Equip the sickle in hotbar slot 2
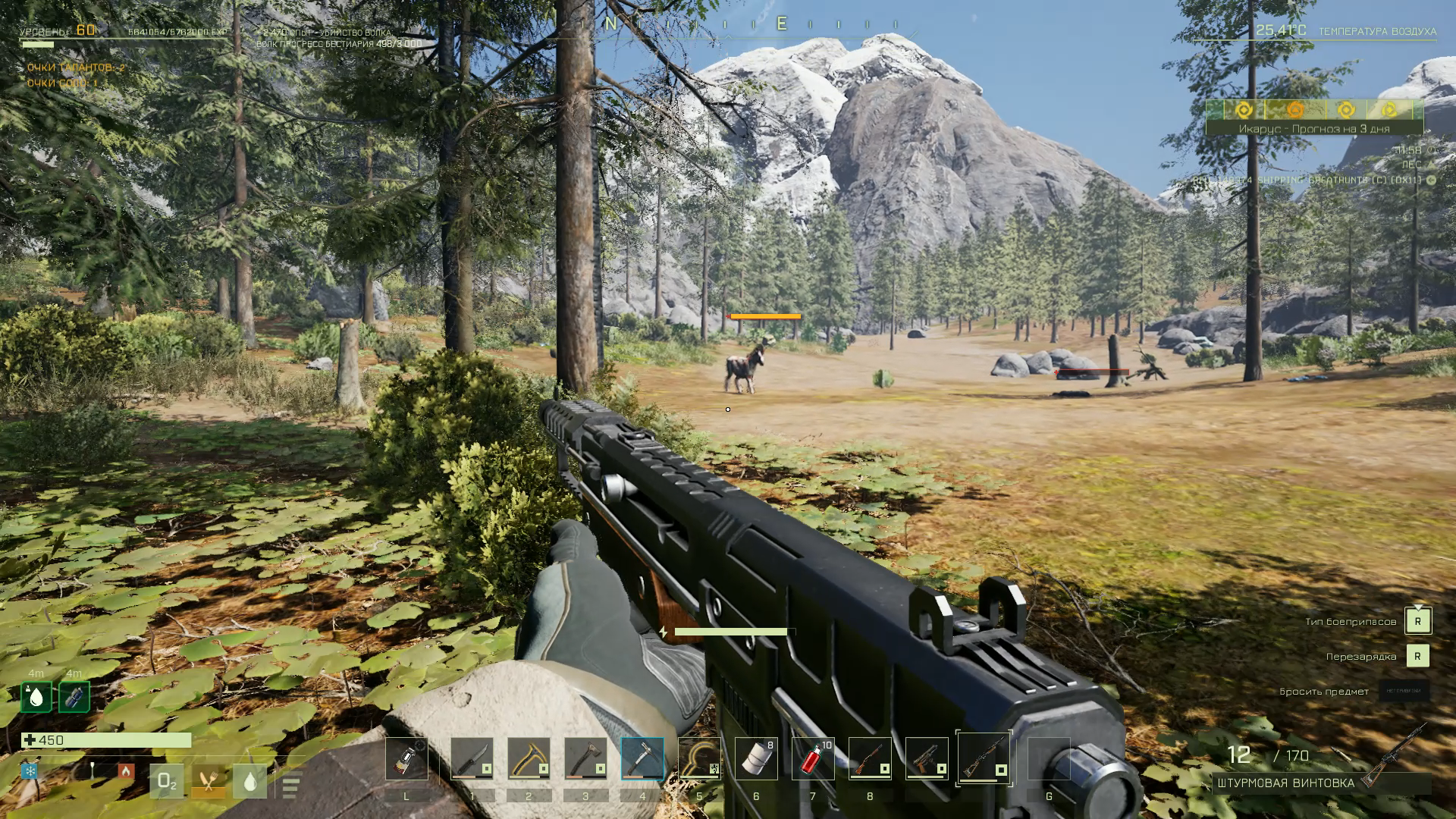This screenshot has height=819, width=1456. pos(529,758)
